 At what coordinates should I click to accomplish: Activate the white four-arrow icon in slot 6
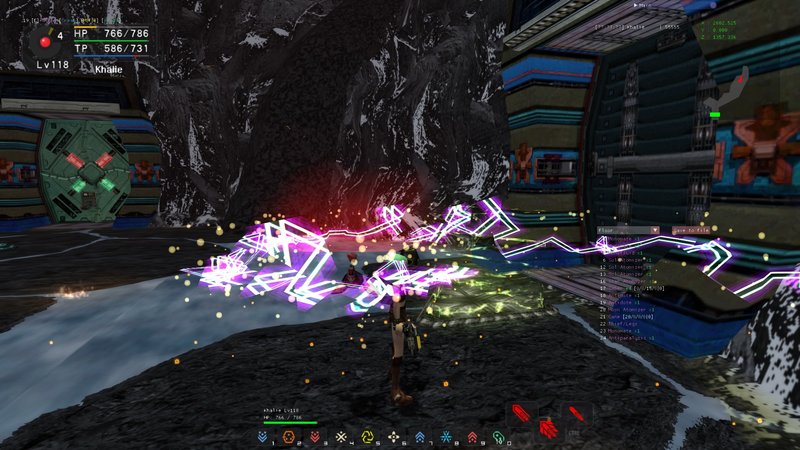394,437
